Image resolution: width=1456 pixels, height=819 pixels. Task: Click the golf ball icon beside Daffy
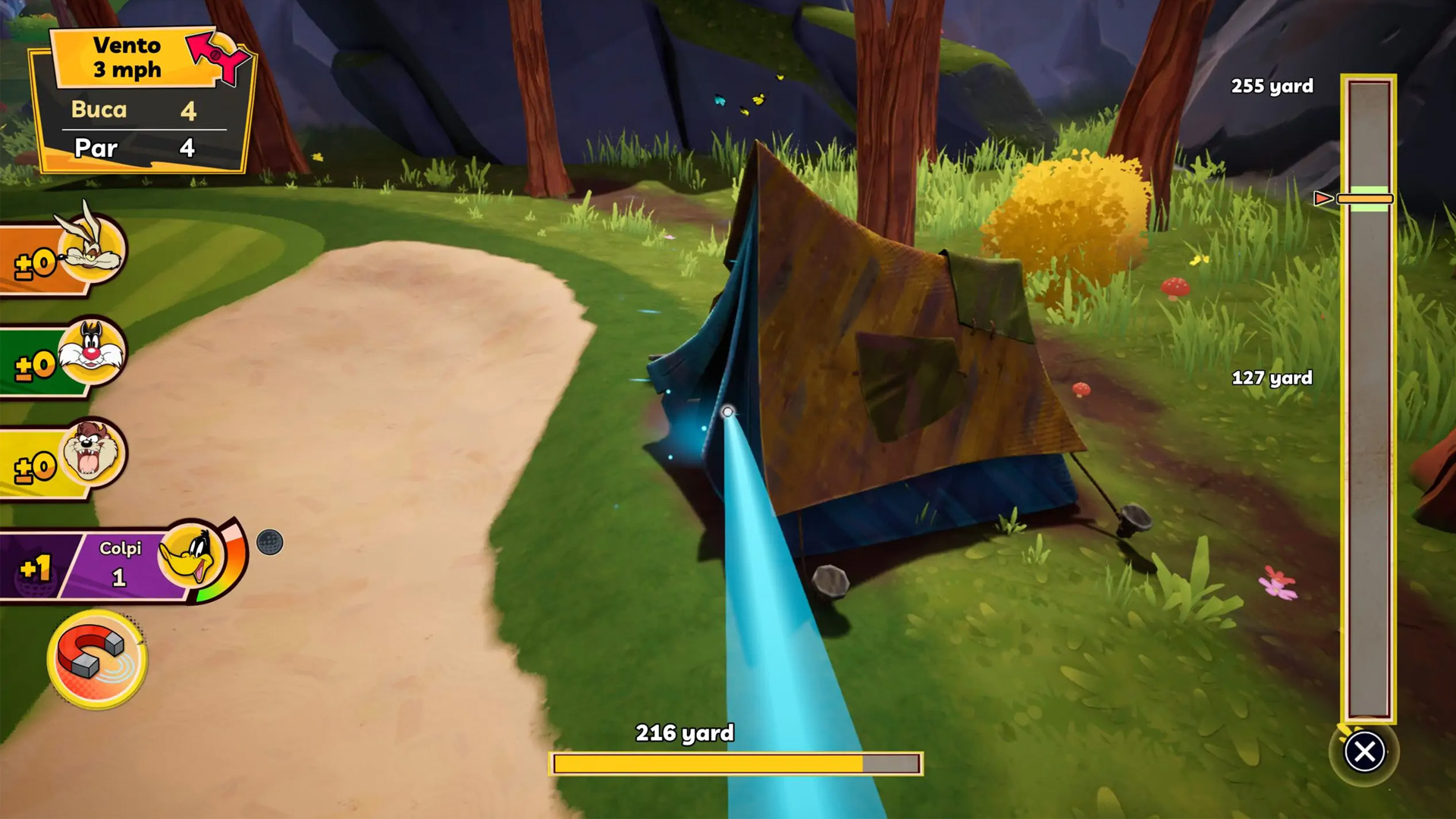click(269, 542)
